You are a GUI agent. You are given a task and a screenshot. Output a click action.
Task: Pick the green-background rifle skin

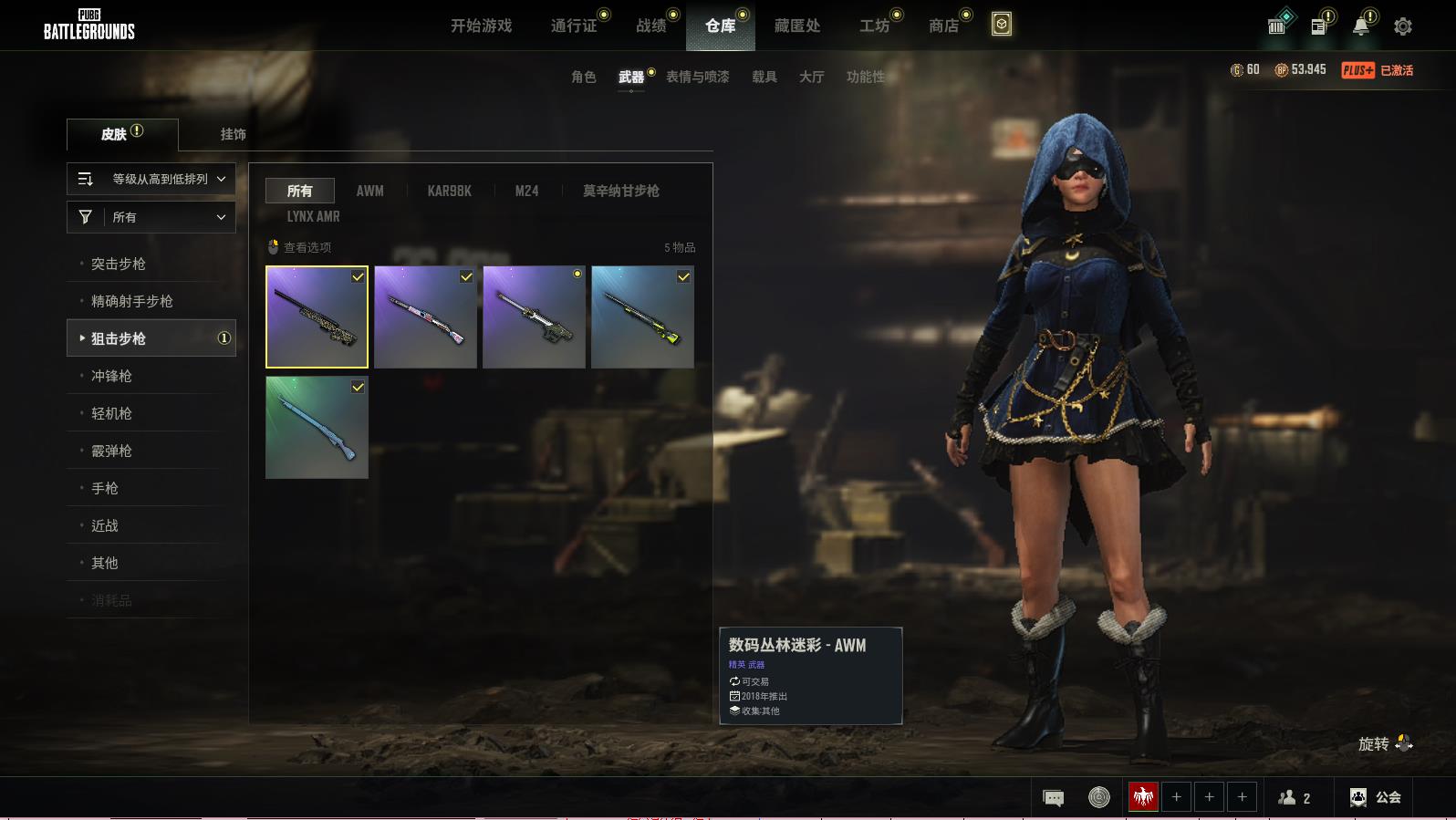click(317, 428)
